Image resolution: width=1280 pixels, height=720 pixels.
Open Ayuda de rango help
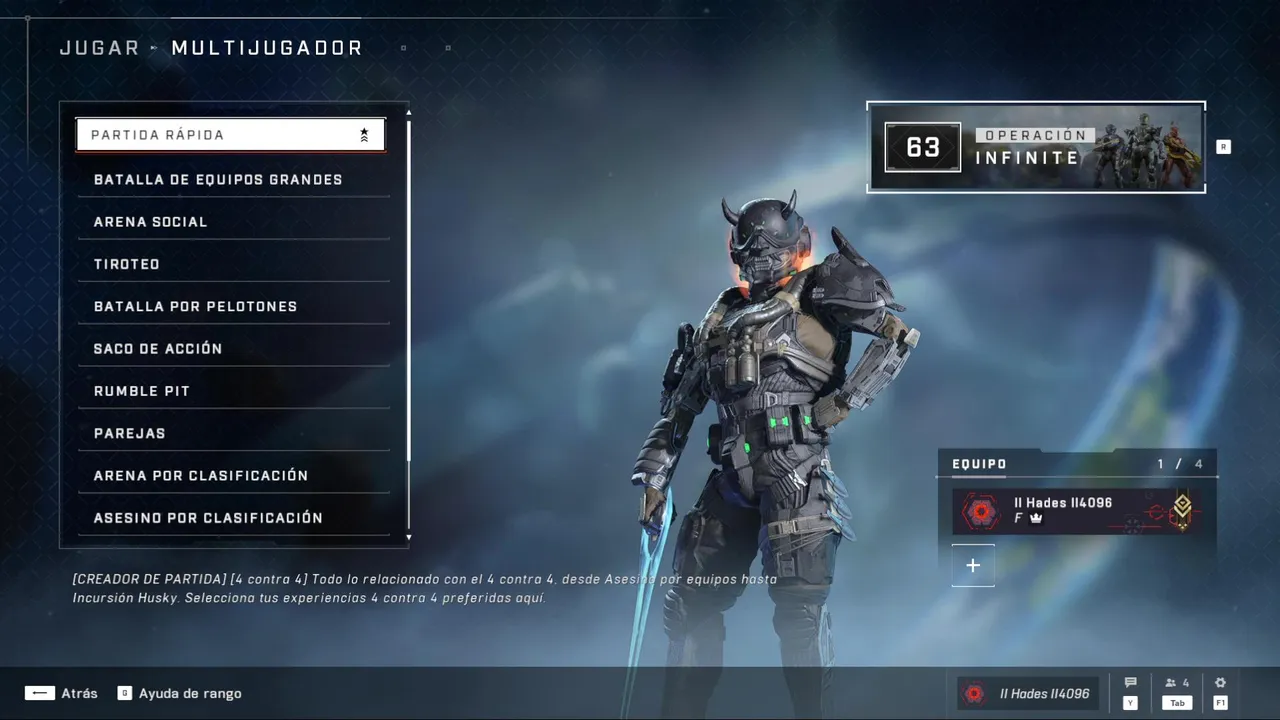click(x=180, y=693)
